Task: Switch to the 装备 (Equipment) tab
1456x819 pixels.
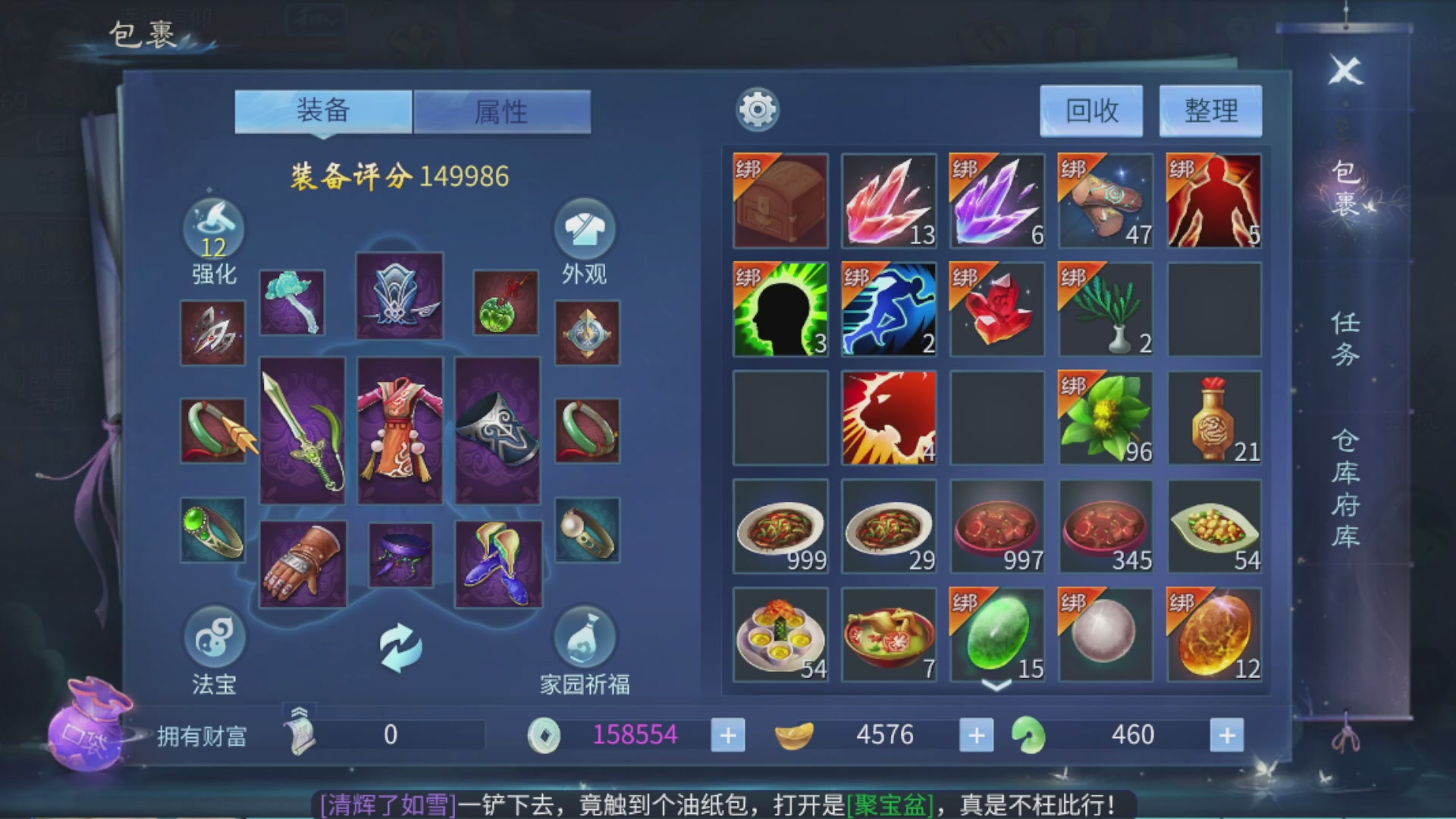Action: (324, 111)
